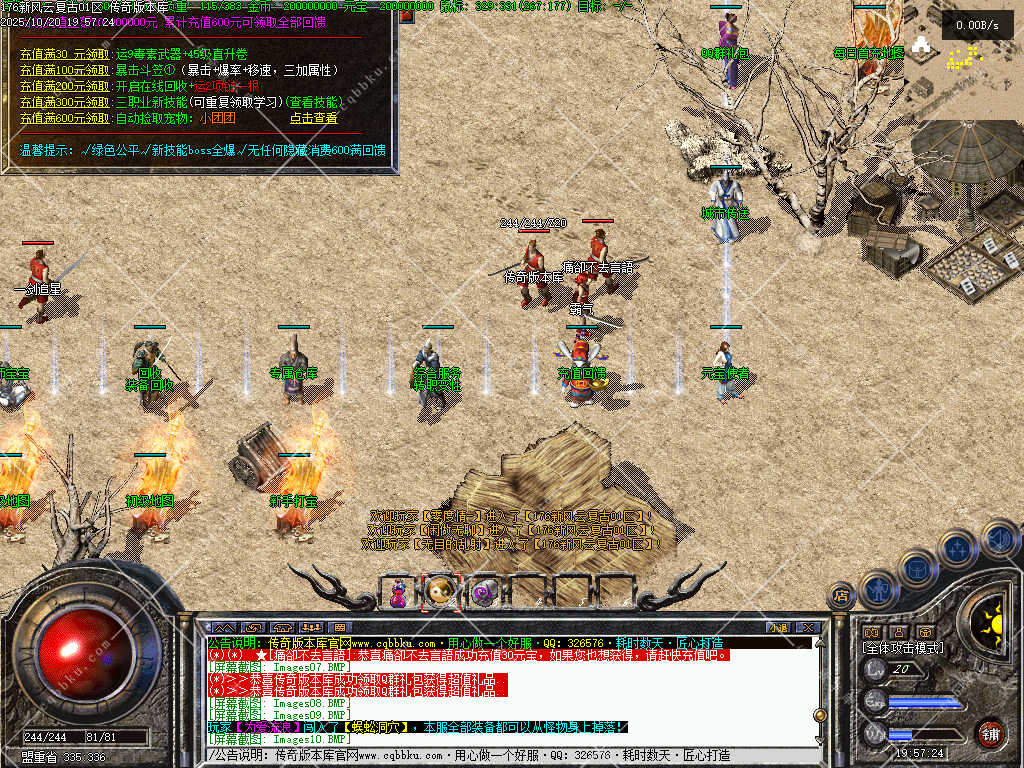Claim the 充值满200元领取 reward link

[65, 86]
